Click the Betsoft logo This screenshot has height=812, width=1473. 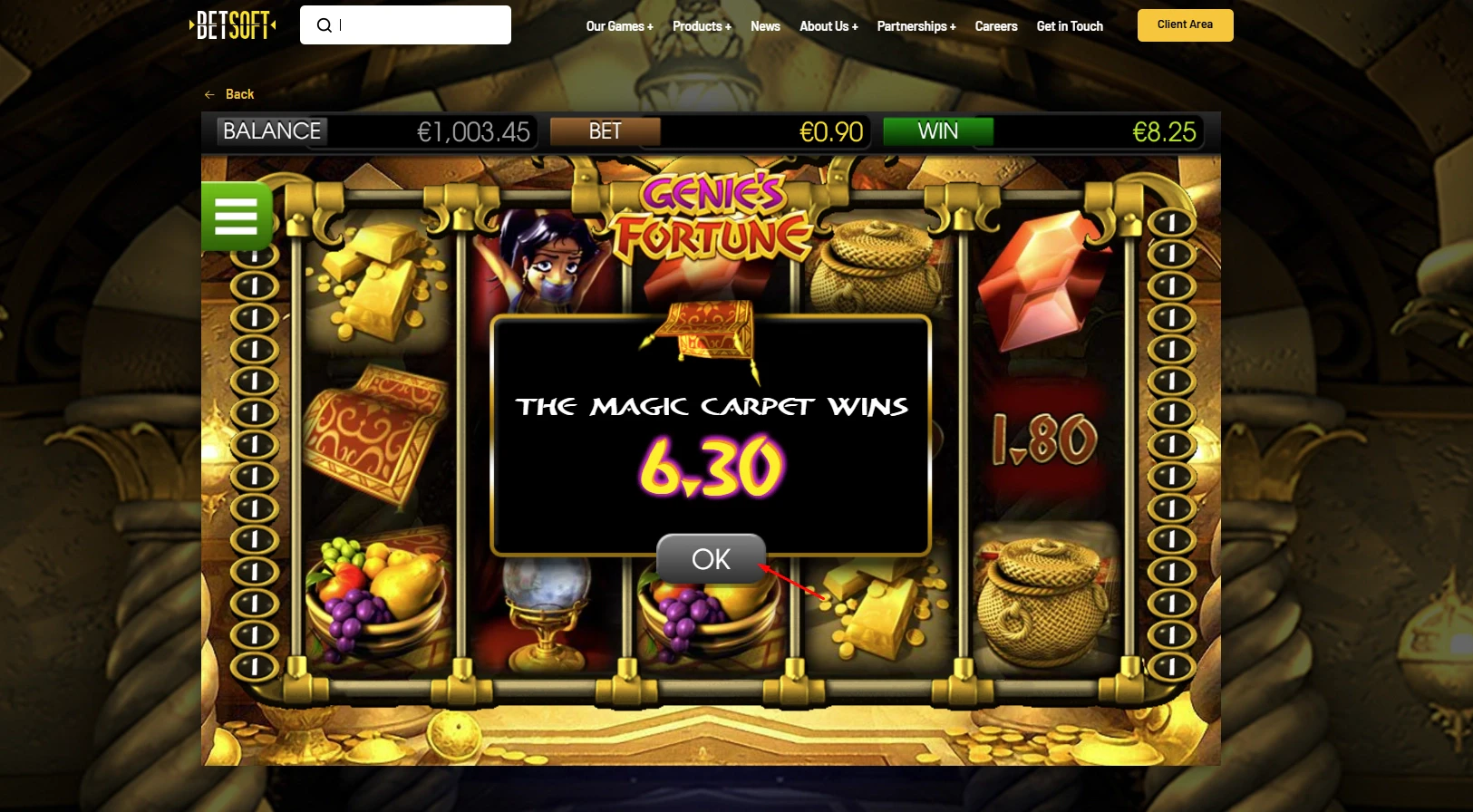pos(231,24)
